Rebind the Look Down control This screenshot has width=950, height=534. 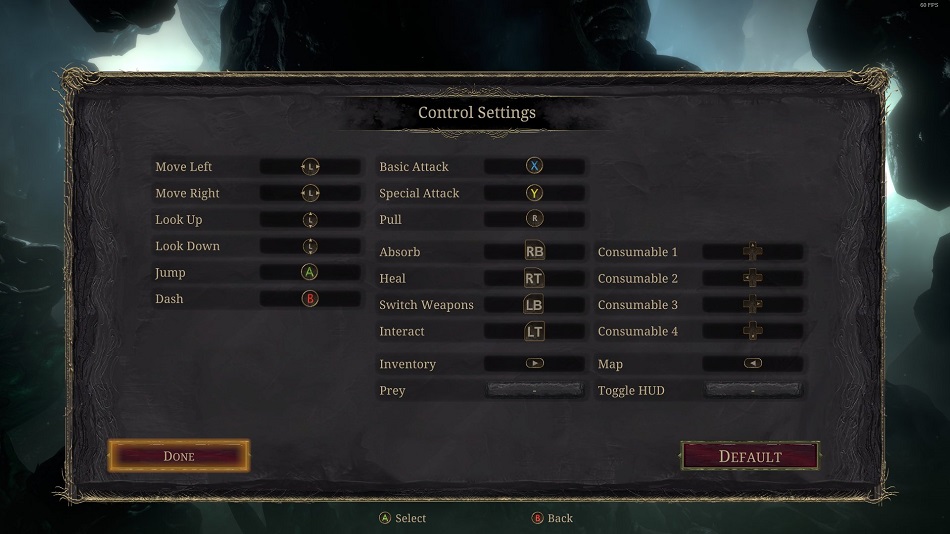(310, 246)
